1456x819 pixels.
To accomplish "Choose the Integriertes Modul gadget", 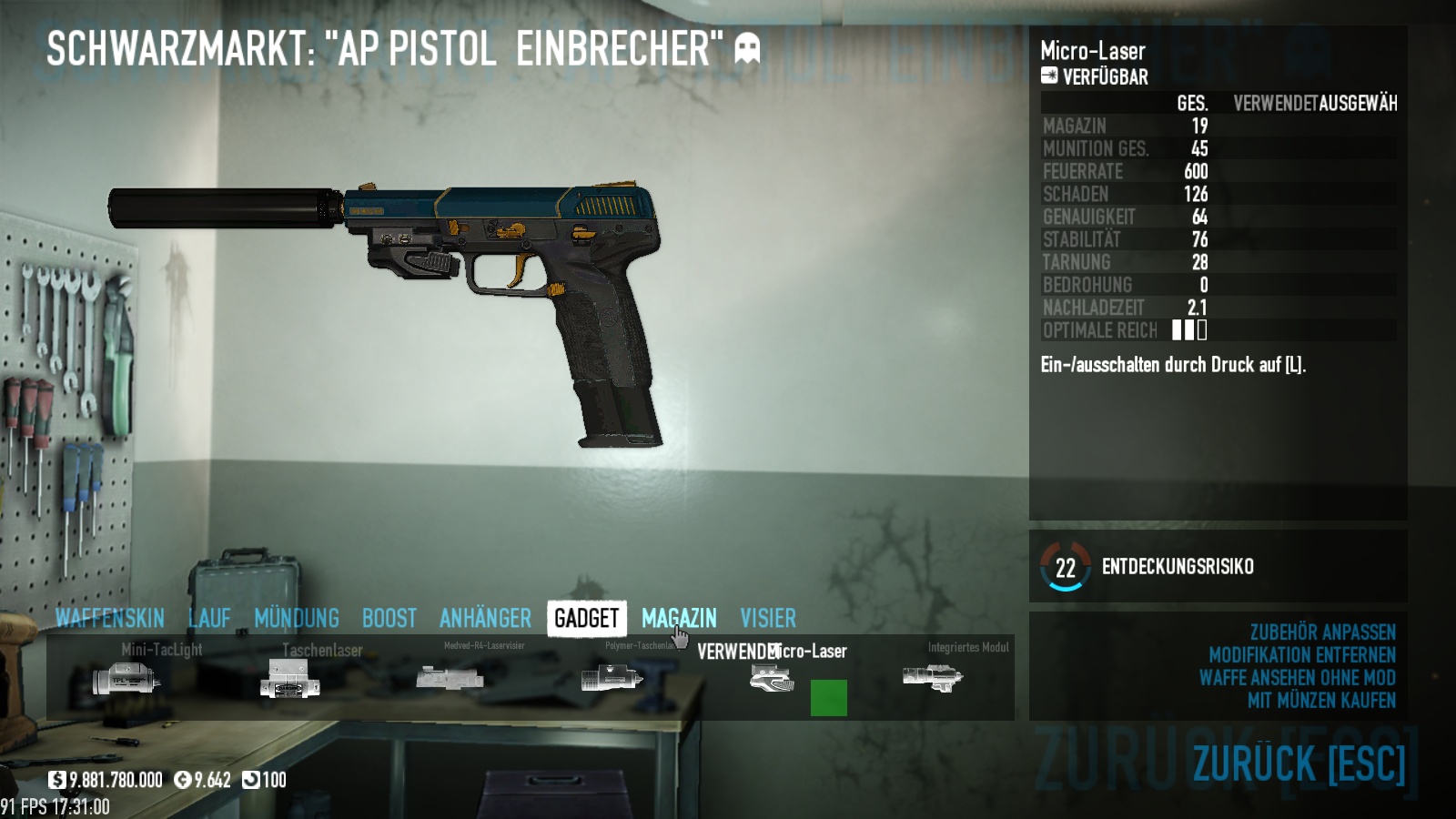I will tap(932, 678).
